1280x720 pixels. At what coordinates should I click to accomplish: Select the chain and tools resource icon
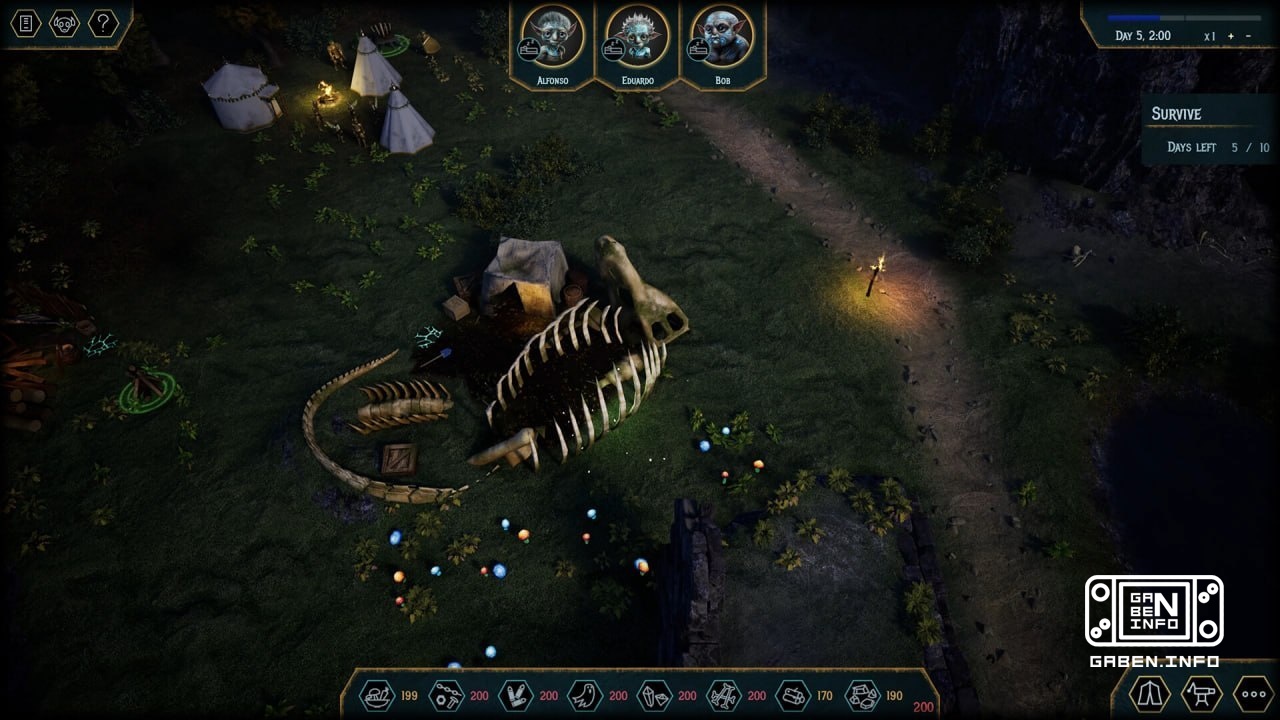pyautogui.click(x=446, y=695)
